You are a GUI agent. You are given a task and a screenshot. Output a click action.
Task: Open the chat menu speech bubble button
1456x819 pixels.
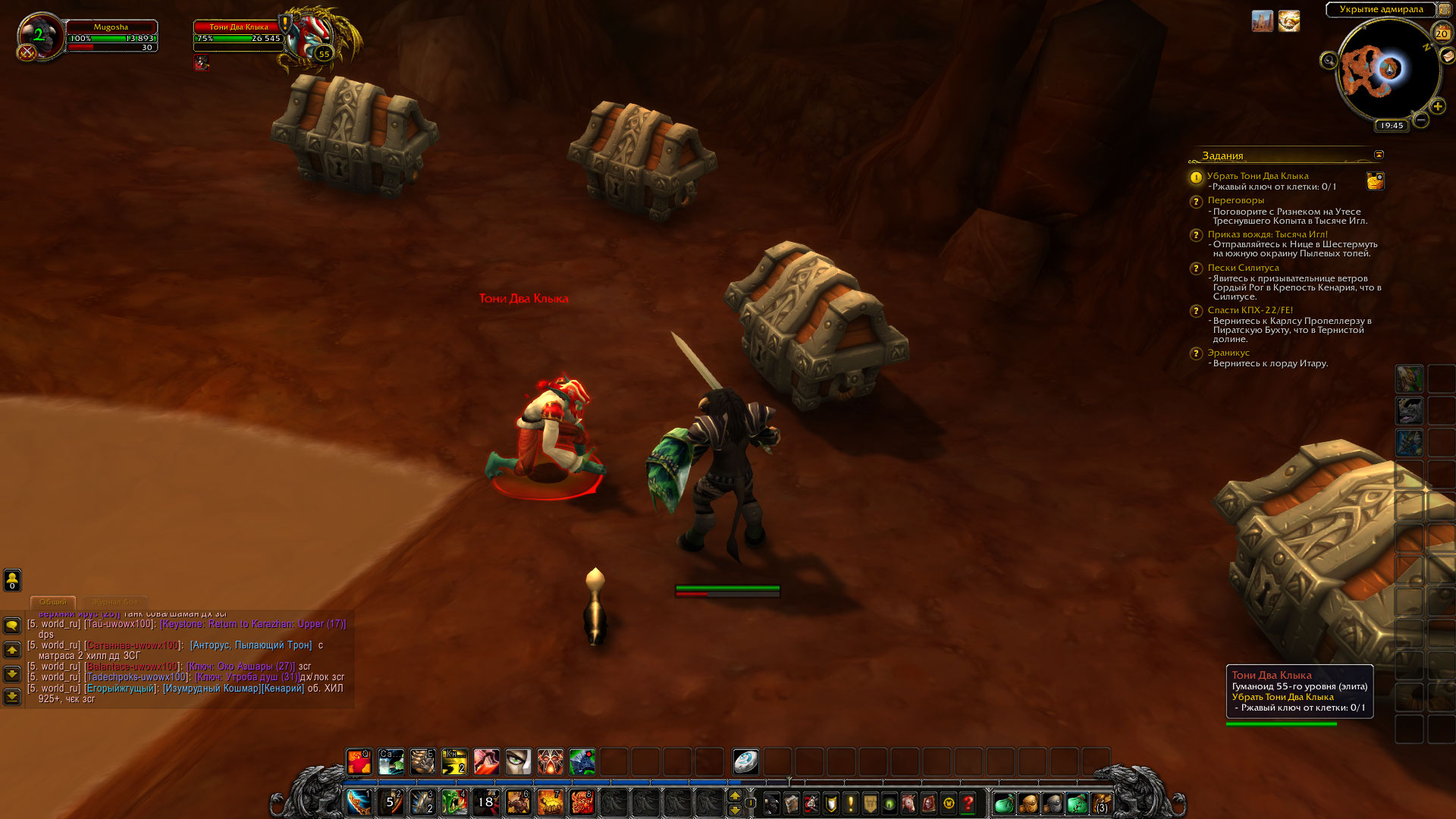12,626
